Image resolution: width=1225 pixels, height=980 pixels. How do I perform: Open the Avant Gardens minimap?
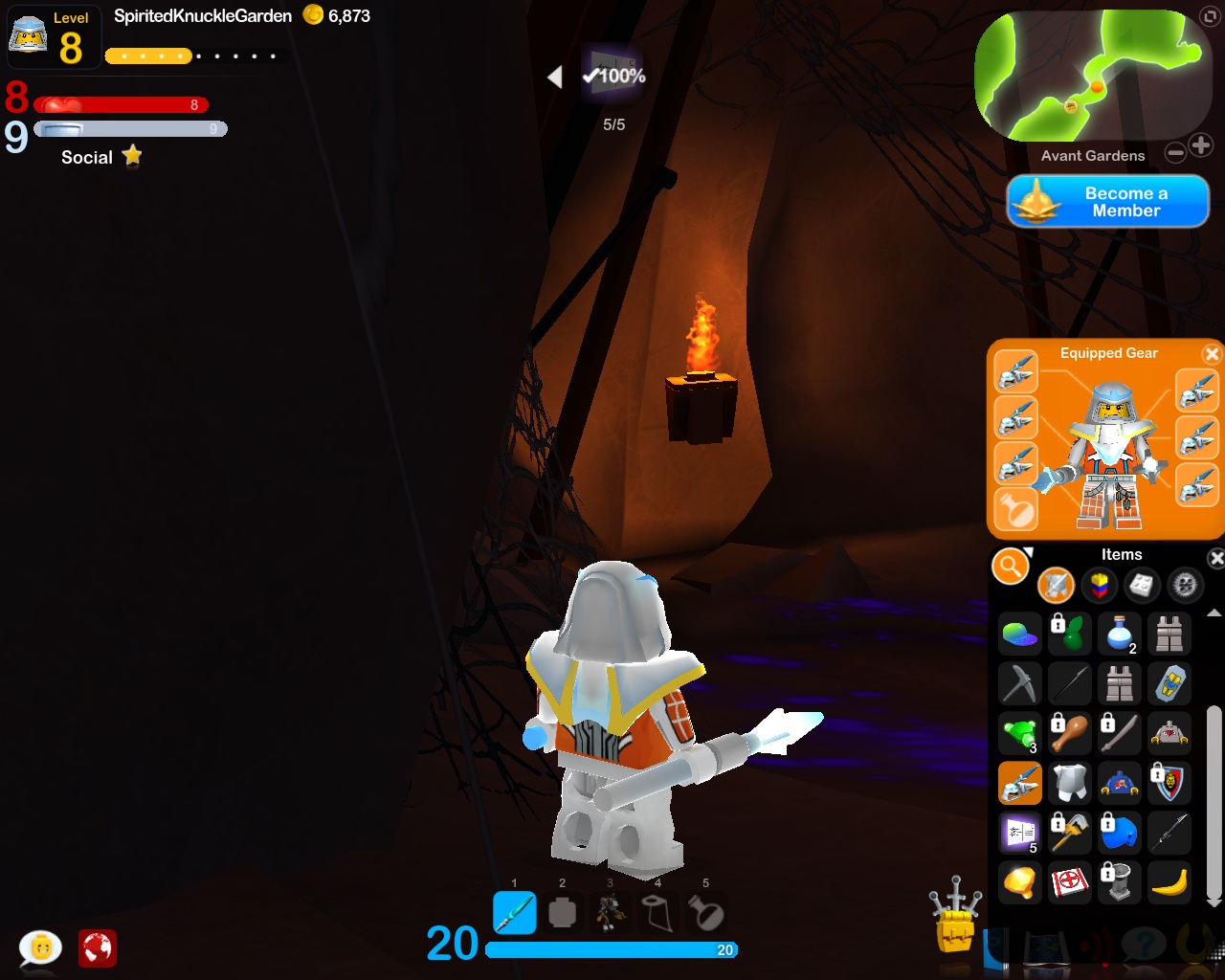[x=1088, y=75]
